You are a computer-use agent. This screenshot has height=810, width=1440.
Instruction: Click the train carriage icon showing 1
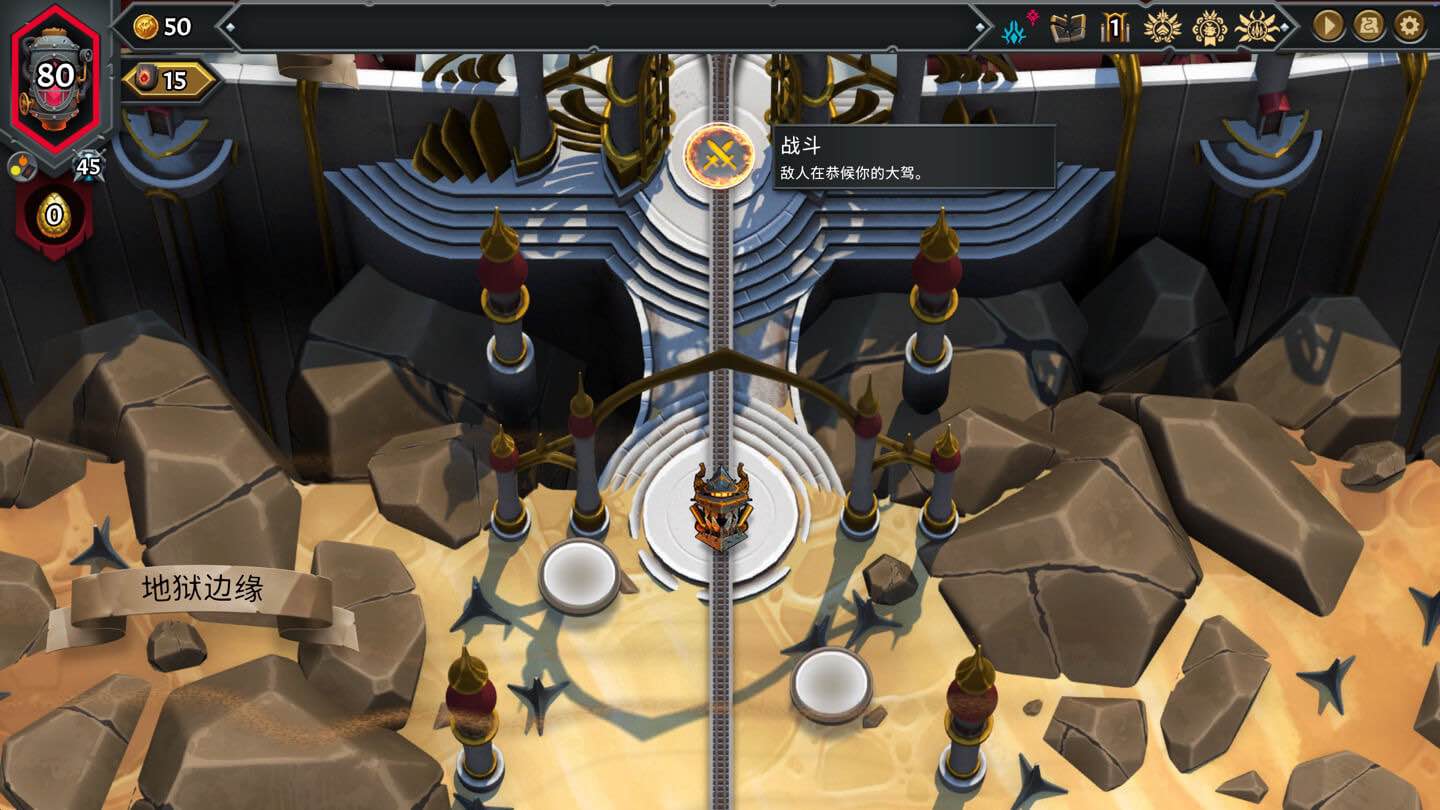1115,28
